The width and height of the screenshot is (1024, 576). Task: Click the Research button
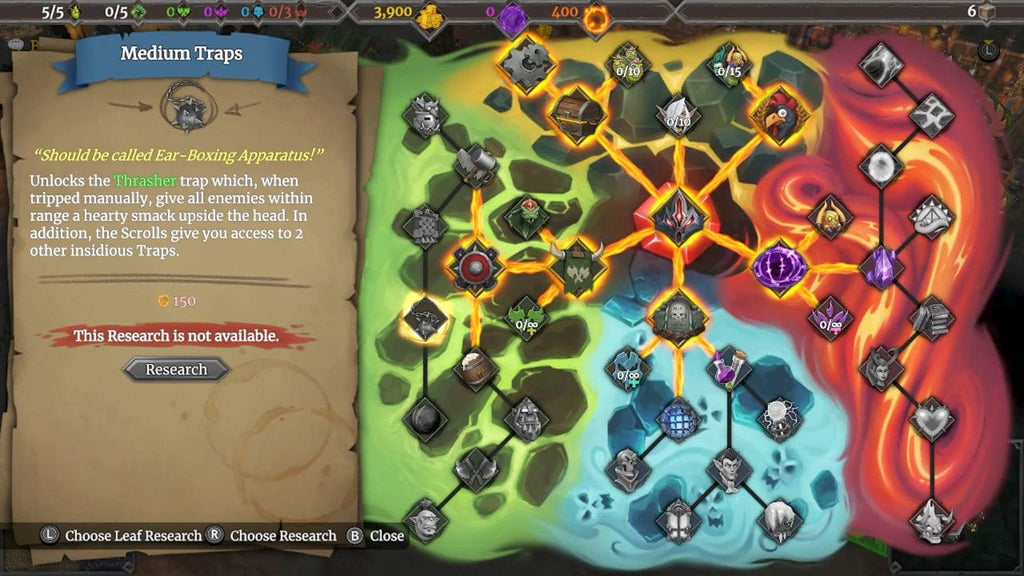coord(176,369)
